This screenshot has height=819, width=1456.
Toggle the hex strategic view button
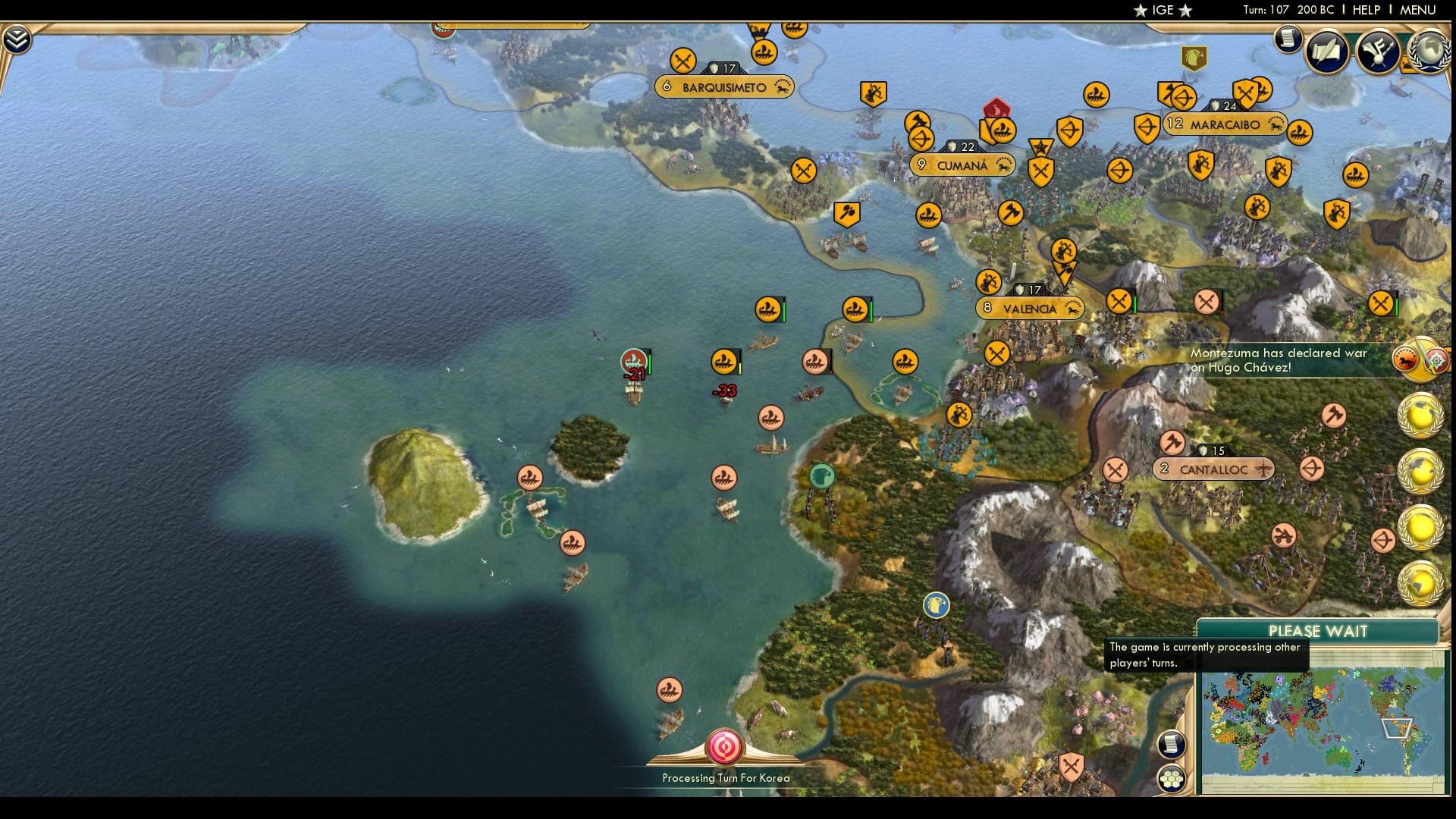pos(1172,777)
